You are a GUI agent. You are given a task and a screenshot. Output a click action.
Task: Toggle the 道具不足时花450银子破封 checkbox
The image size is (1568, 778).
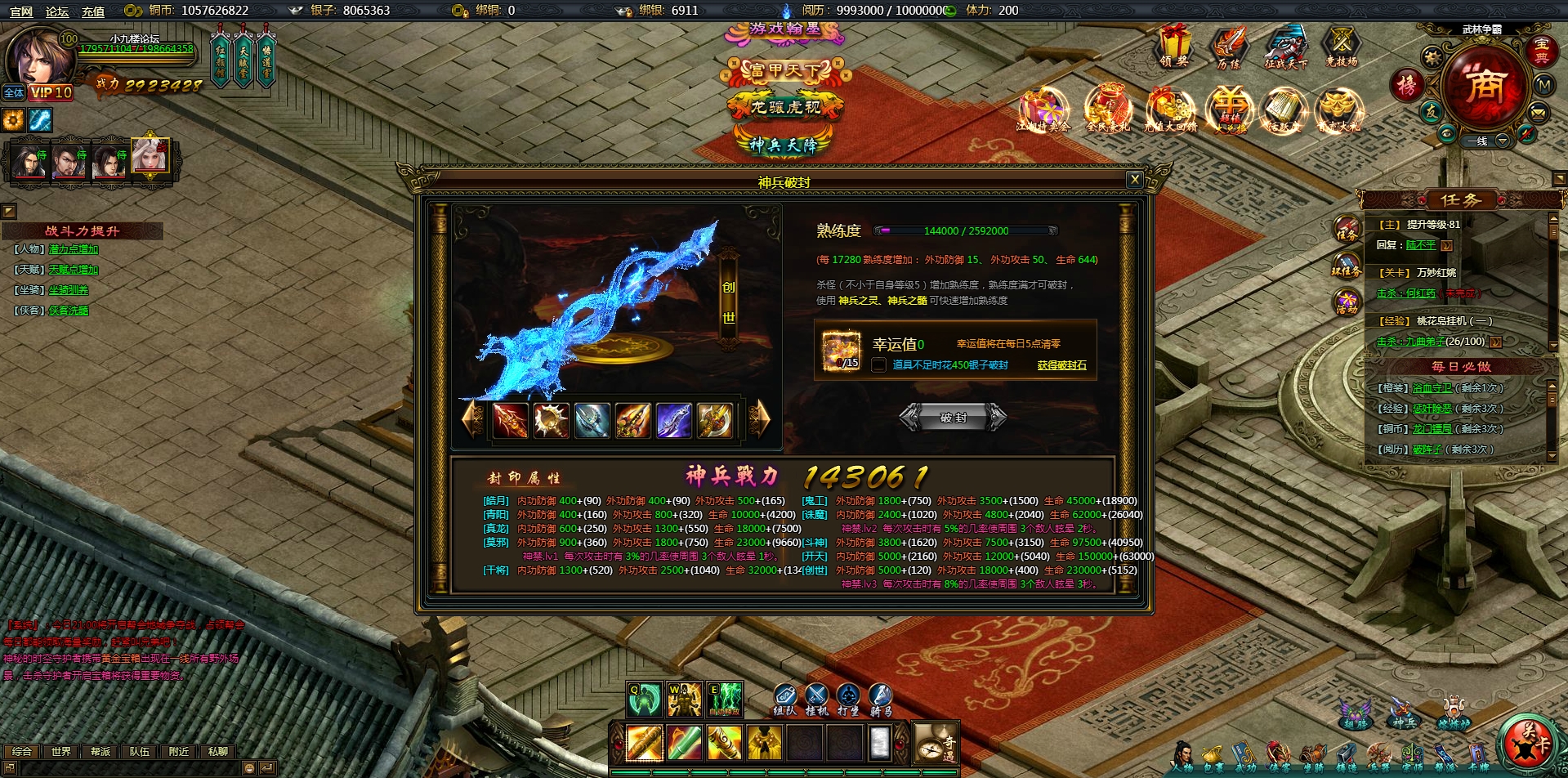coord(878,365)
